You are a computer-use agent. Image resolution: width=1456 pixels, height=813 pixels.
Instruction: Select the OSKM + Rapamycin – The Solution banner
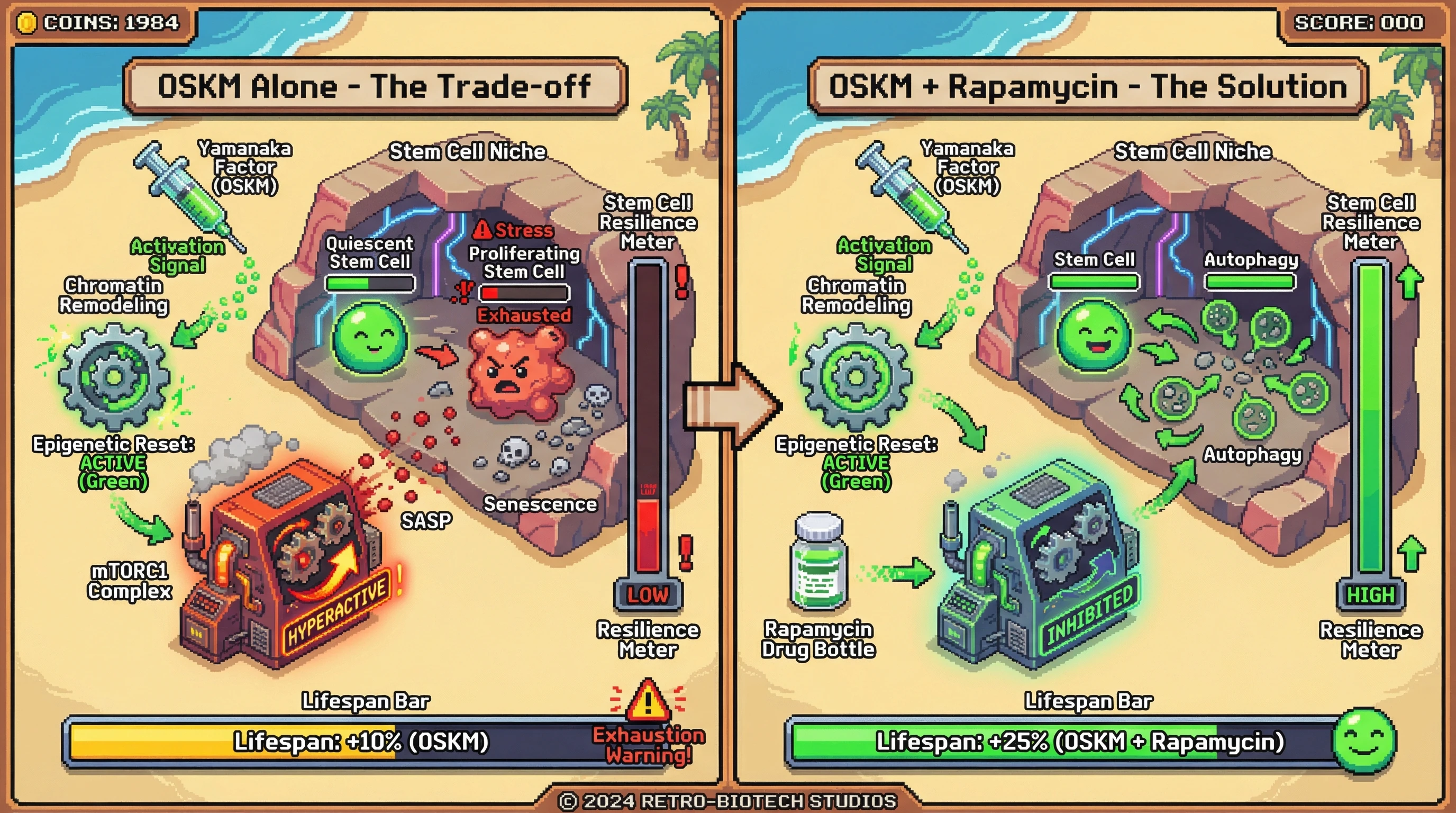click(1087, 86)
